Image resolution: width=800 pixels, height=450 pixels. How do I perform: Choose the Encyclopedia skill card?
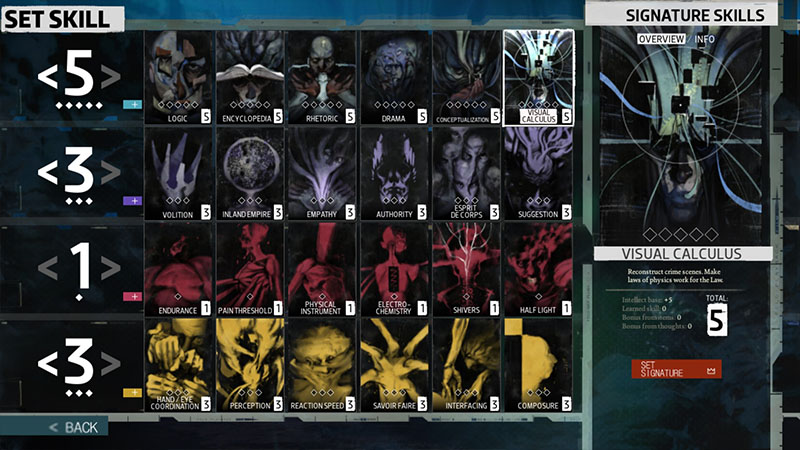pos(250,76)
